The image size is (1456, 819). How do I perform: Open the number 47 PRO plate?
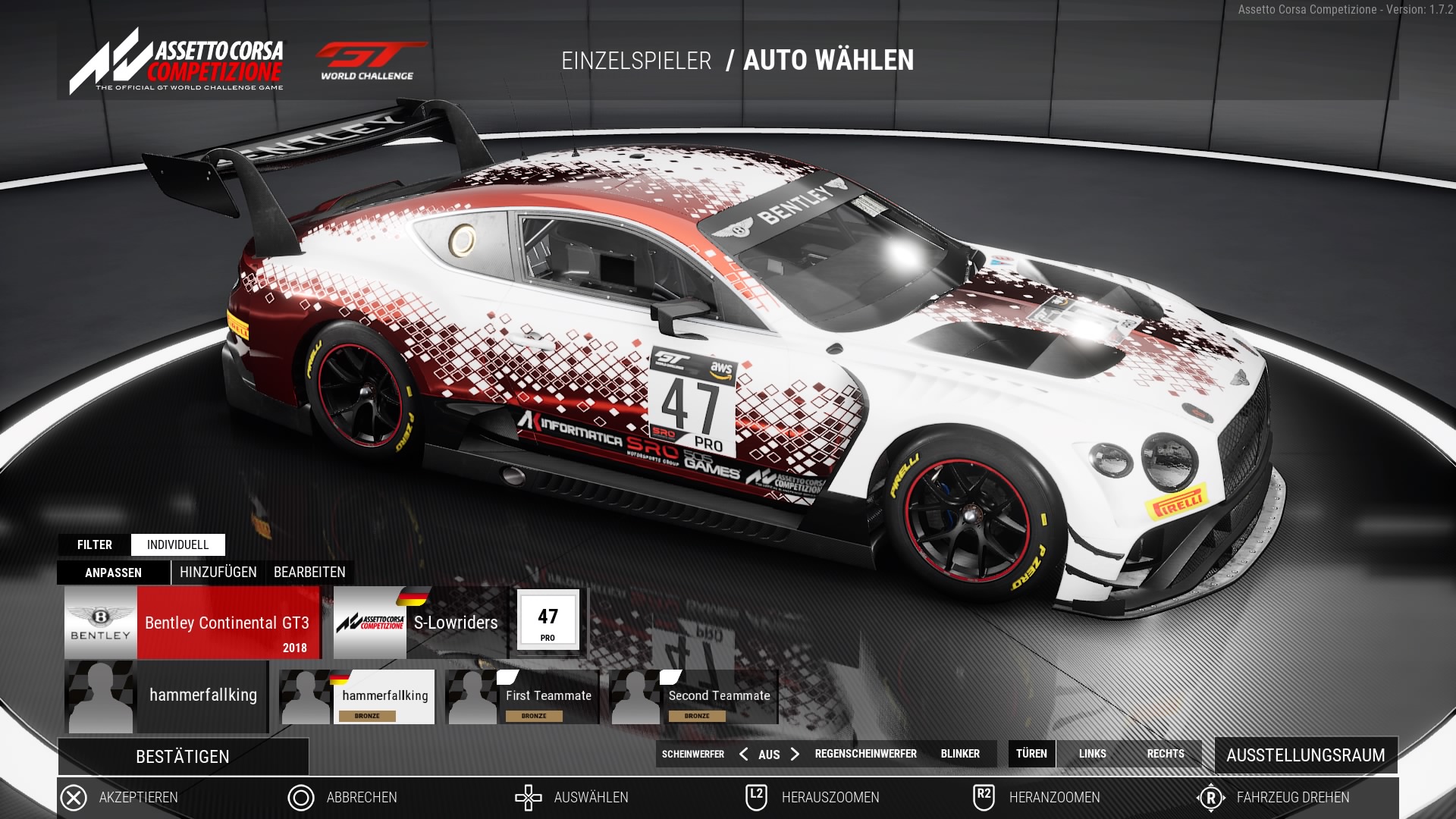click(x=548, y=621)
